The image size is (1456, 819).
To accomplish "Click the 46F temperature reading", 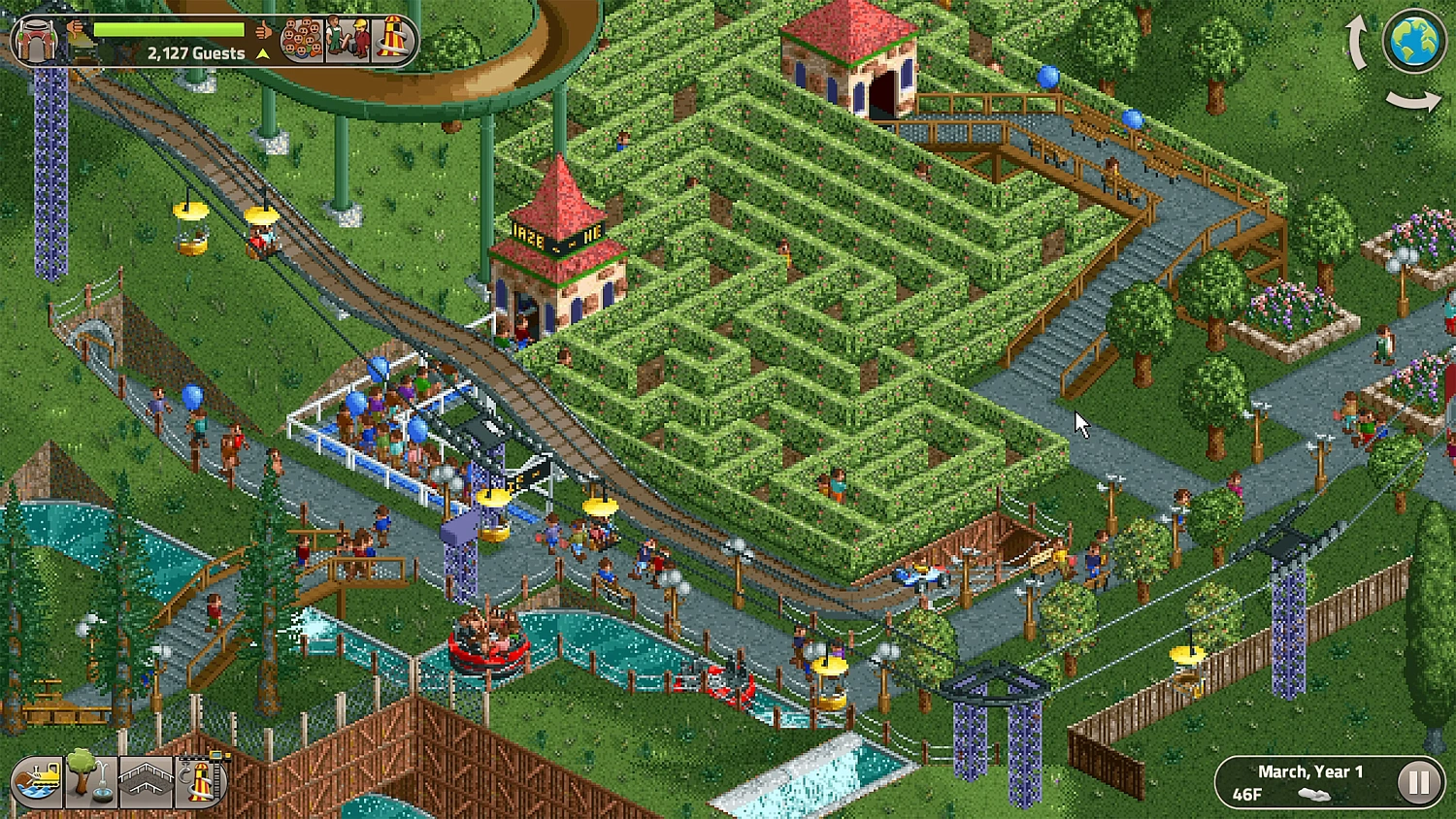I will coord(1246,794).
